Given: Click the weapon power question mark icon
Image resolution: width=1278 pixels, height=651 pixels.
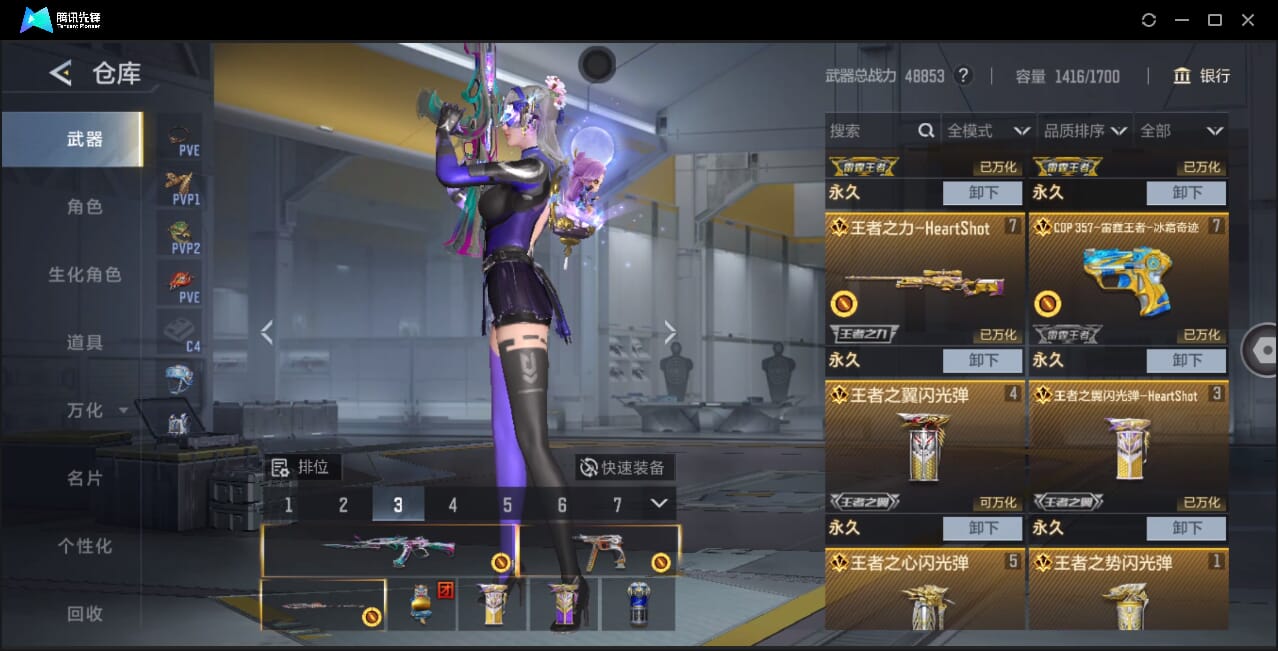Looking at the screenshot, I should (x=963, y=76).
